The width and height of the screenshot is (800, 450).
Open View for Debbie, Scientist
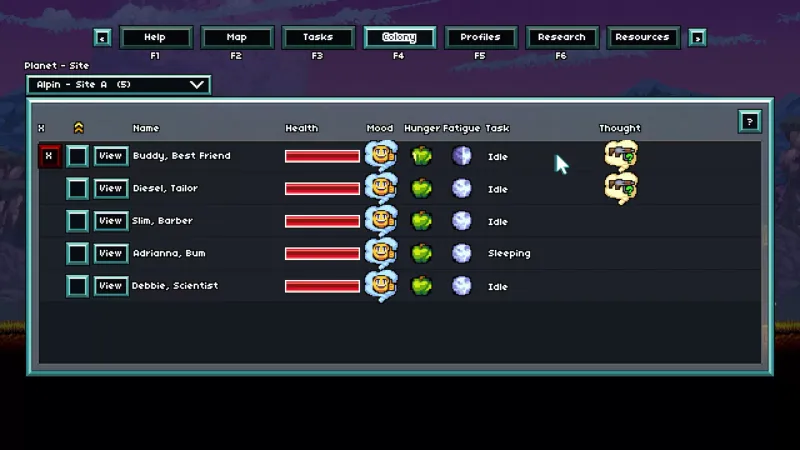(110, 286)
